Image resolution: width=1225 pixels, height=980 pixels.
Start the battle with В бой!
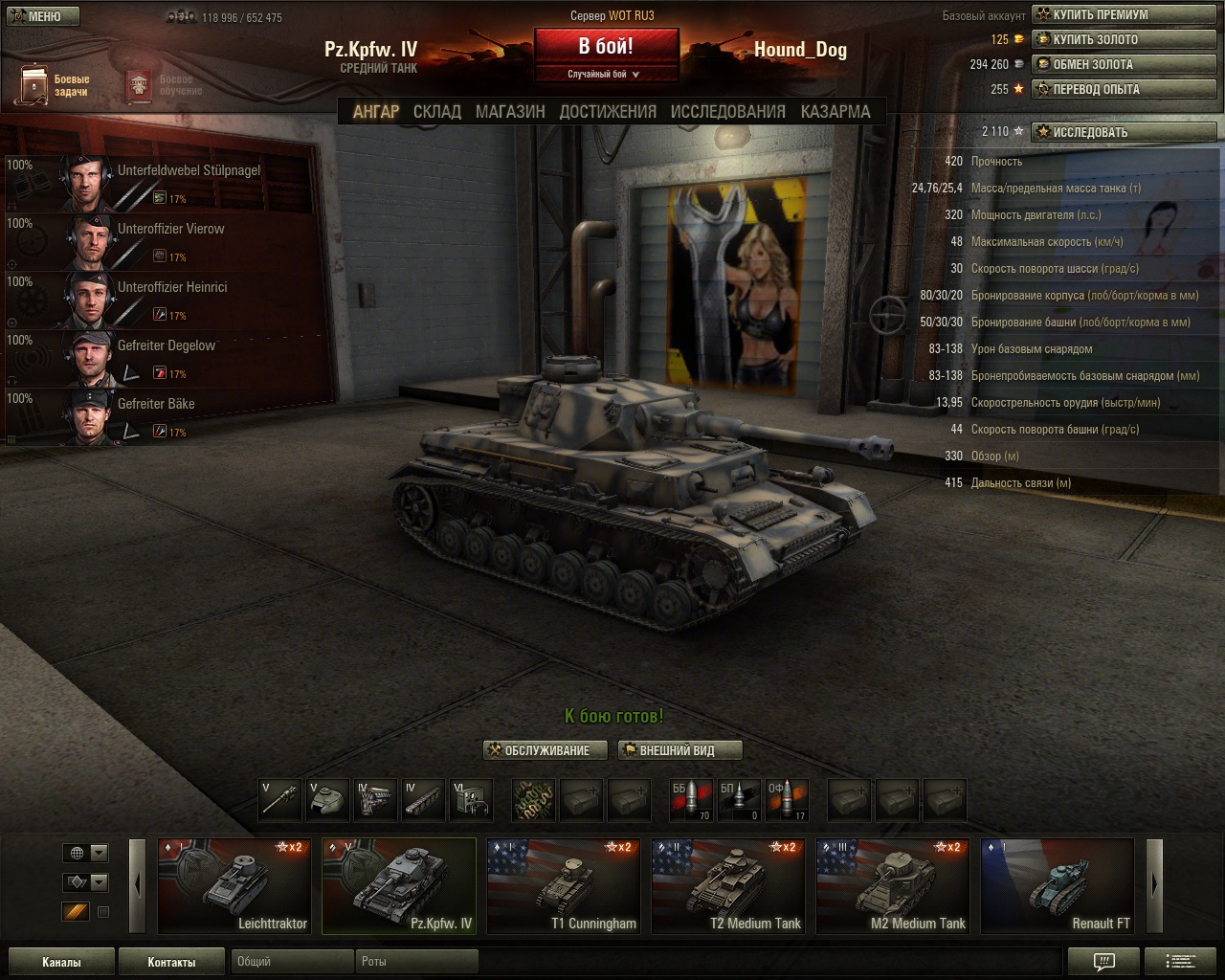606,47
